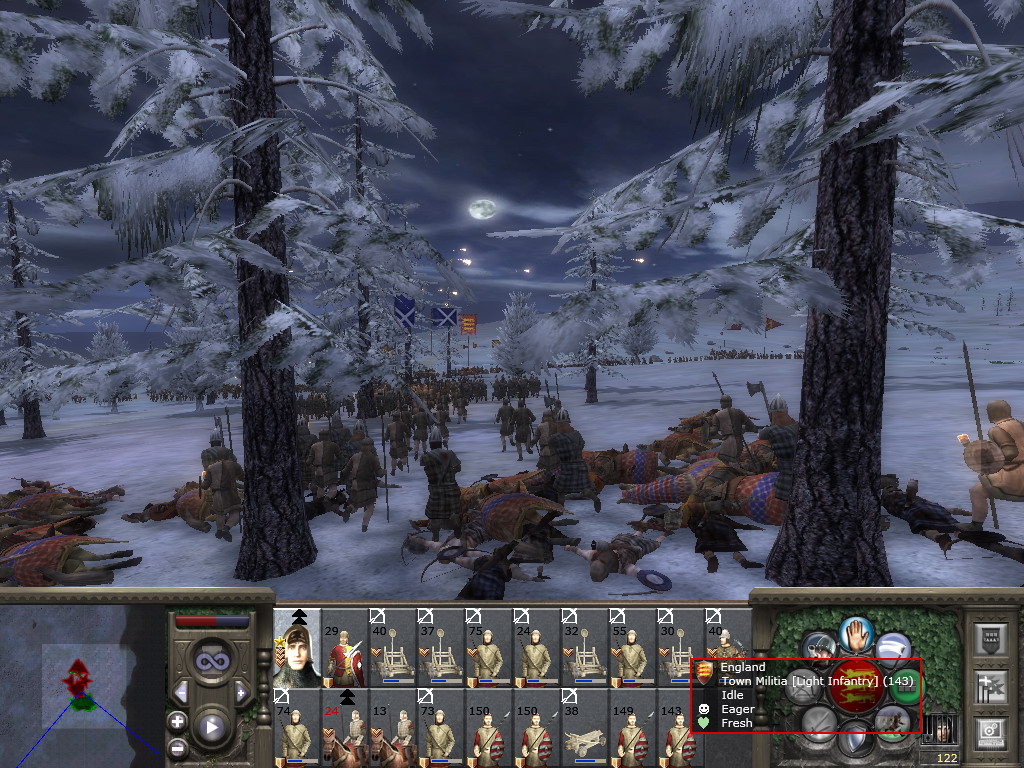Issue the halt order with hand icon
This screenshot has height=768, width=1024.
pyautogui.click(x=856, y=632)
